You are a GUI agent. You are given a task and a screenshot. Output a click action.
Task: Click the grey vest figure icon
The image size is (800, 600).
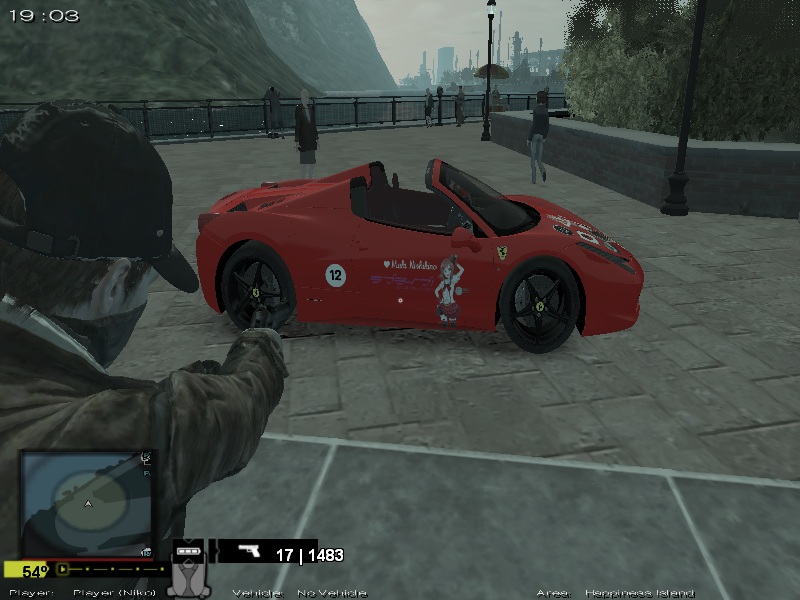187,580
